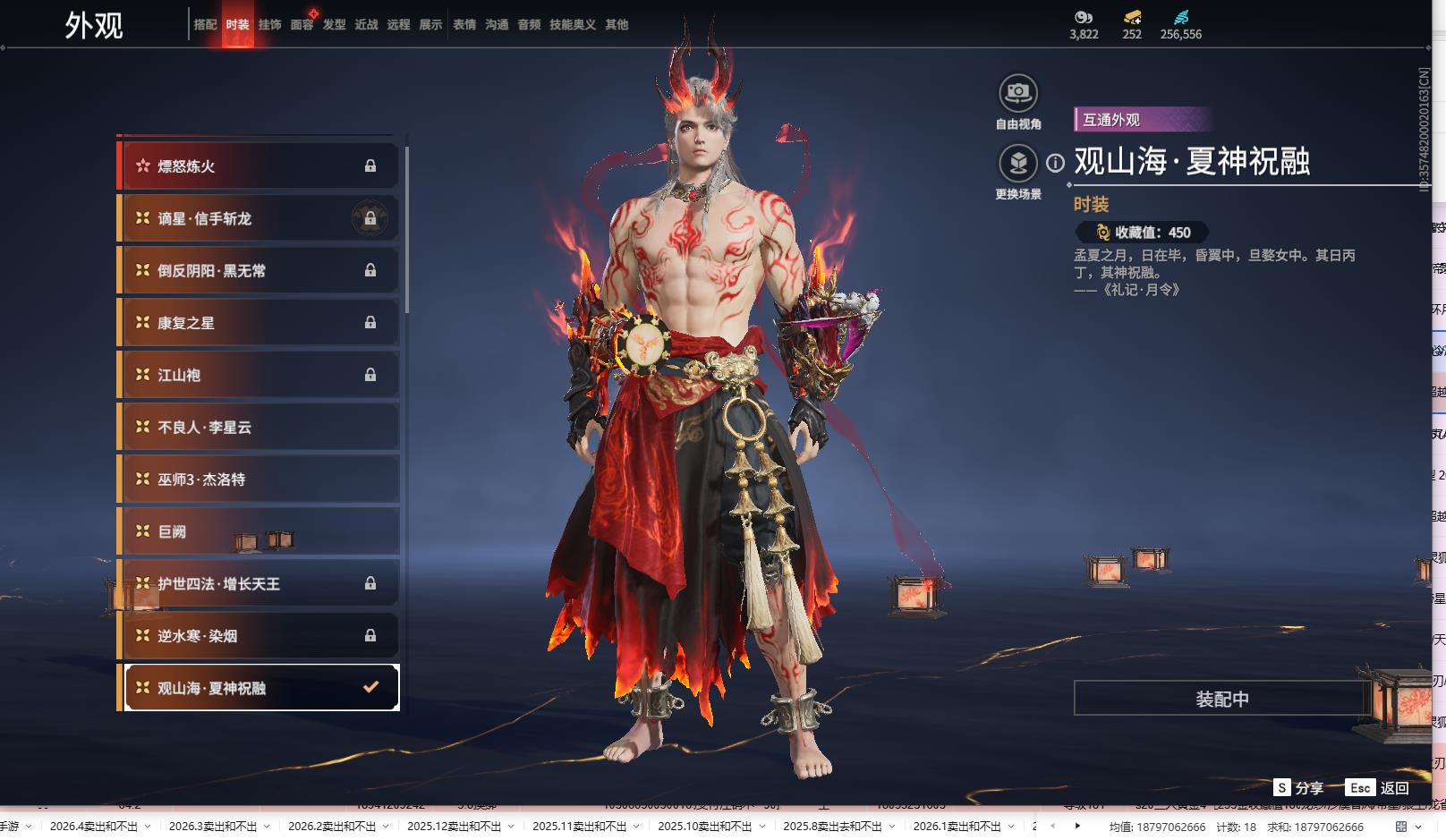Open the 挂饰 accessories tab
This screenshot has width=1446, height=840.
coord(269,25)
